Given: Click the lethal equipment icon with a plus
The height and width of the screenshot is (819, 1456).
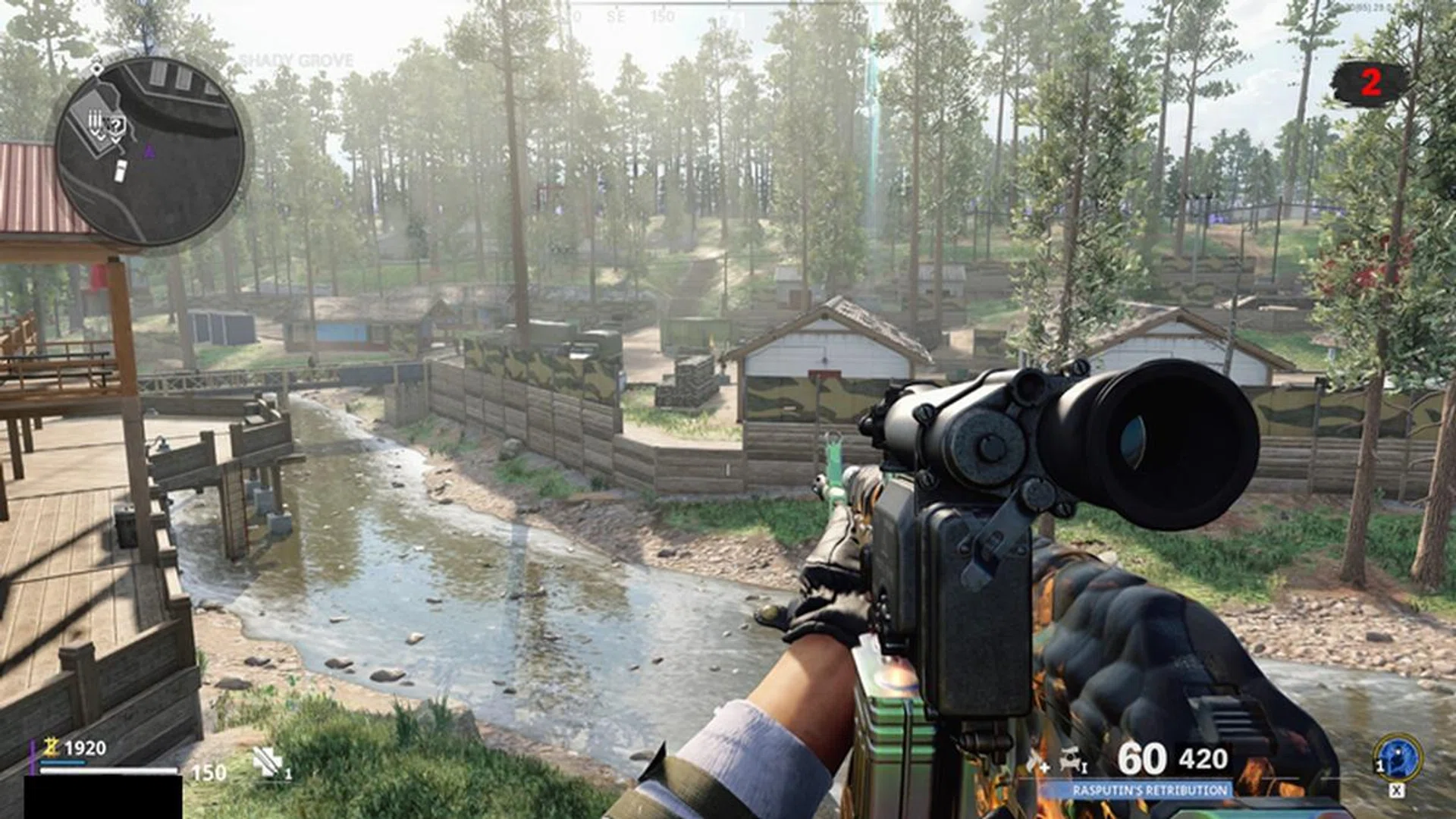Looking at the screenshot, I should tap(1037, 761).
